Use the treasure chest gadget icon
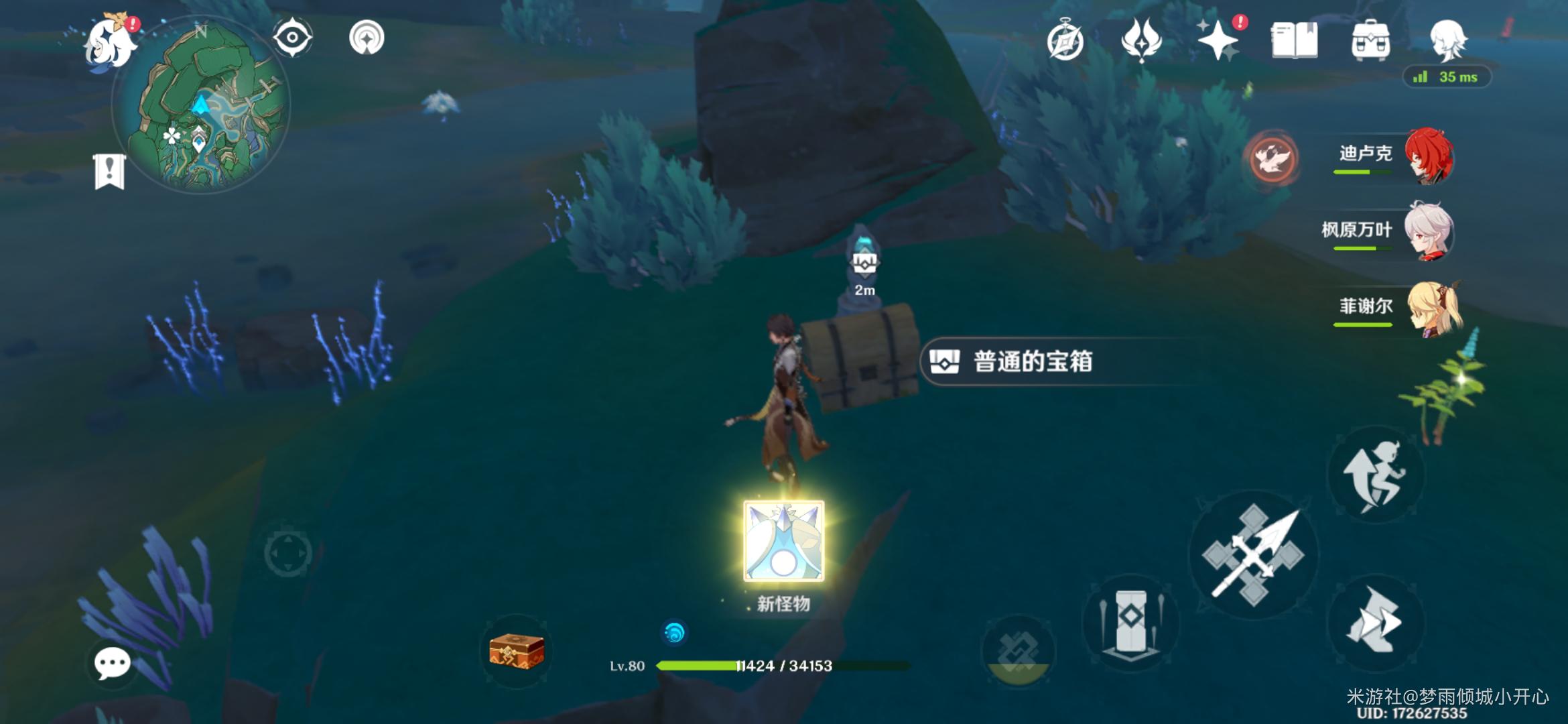 coord(516,651)
